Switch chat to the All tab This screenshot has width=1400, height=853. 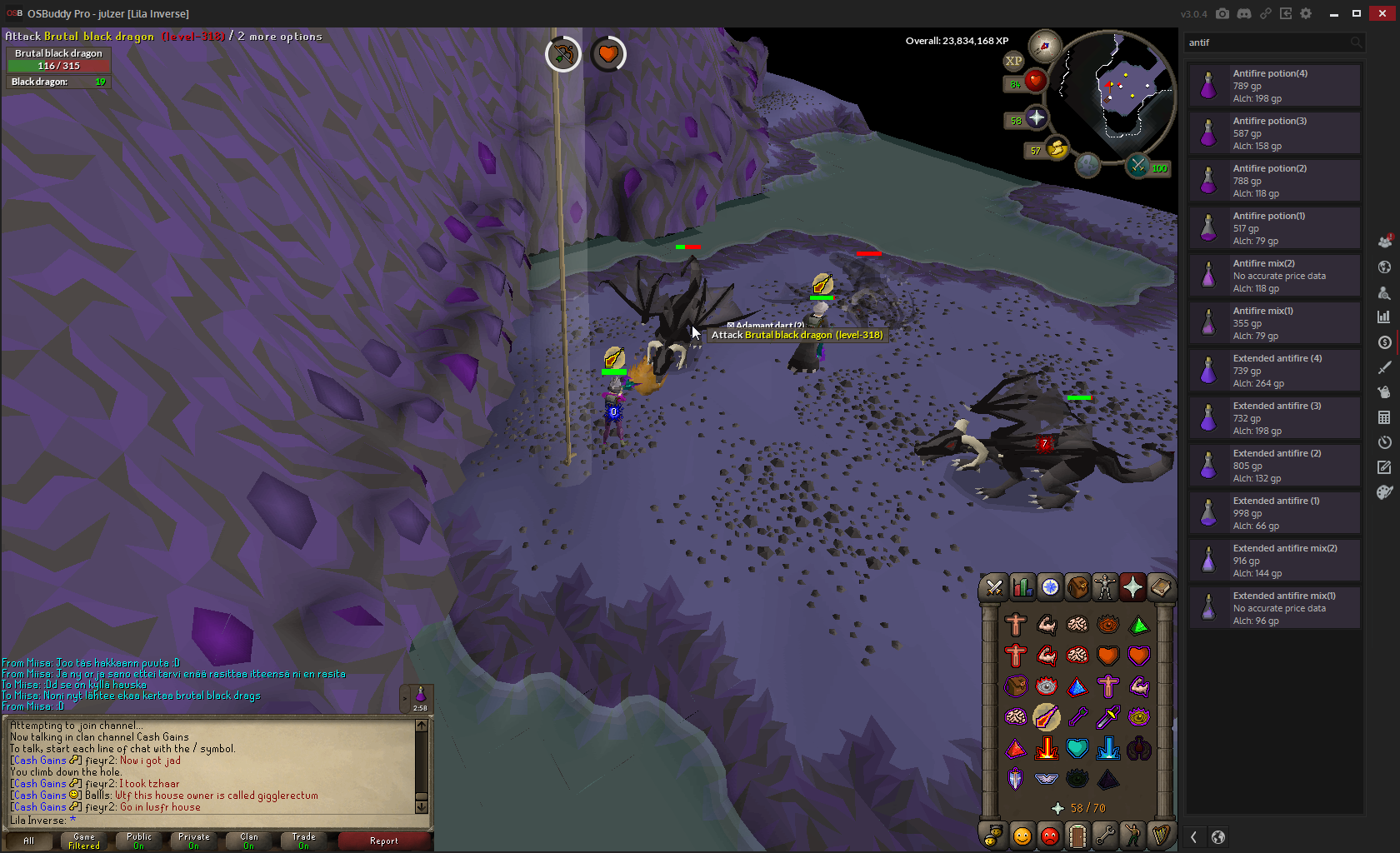[29, 841]
